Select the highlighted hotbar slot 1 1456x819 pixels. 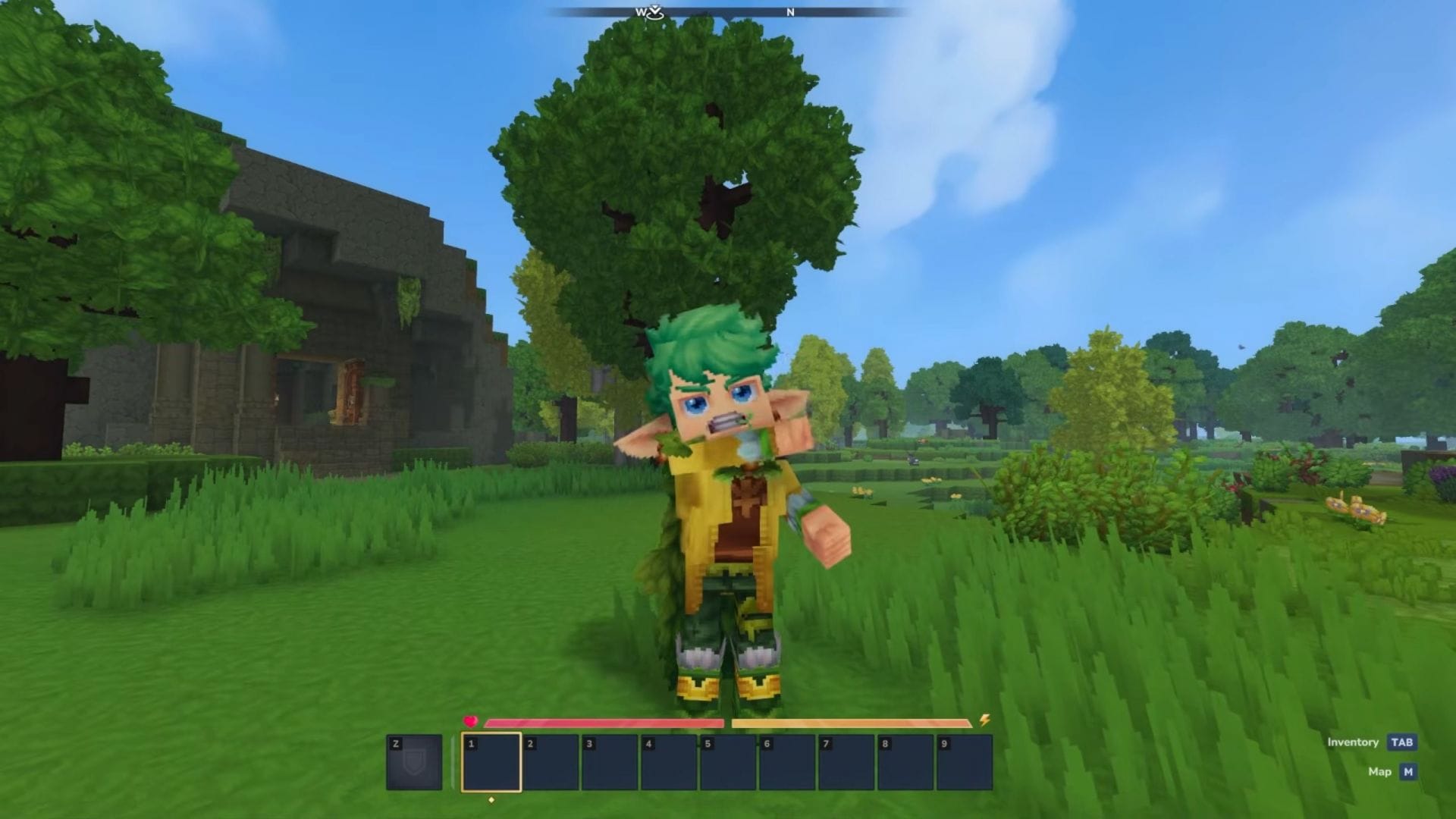[x=491, y=762]
